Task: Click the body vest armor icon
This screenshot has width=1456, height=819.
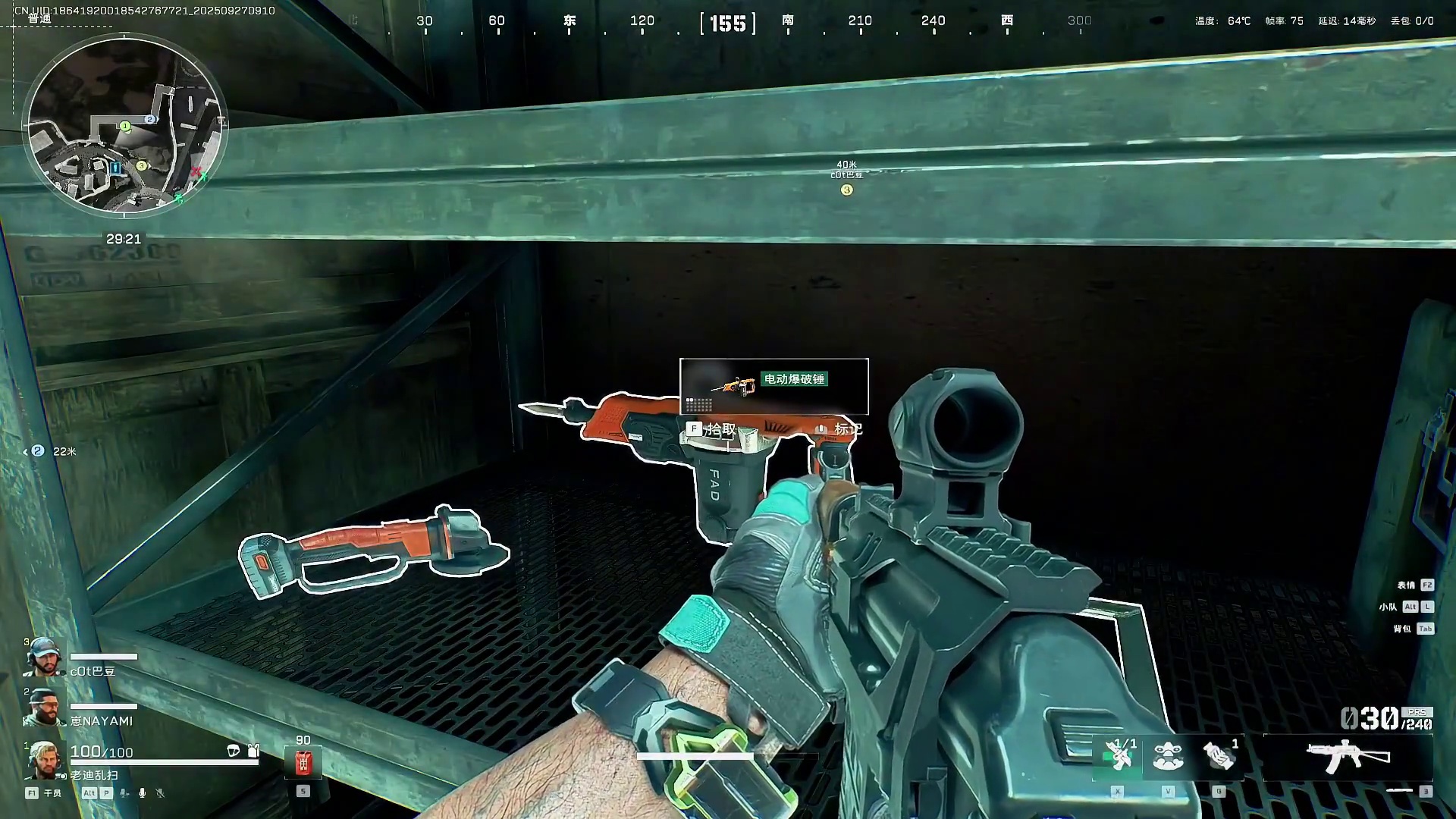Action: coord(253,751)
